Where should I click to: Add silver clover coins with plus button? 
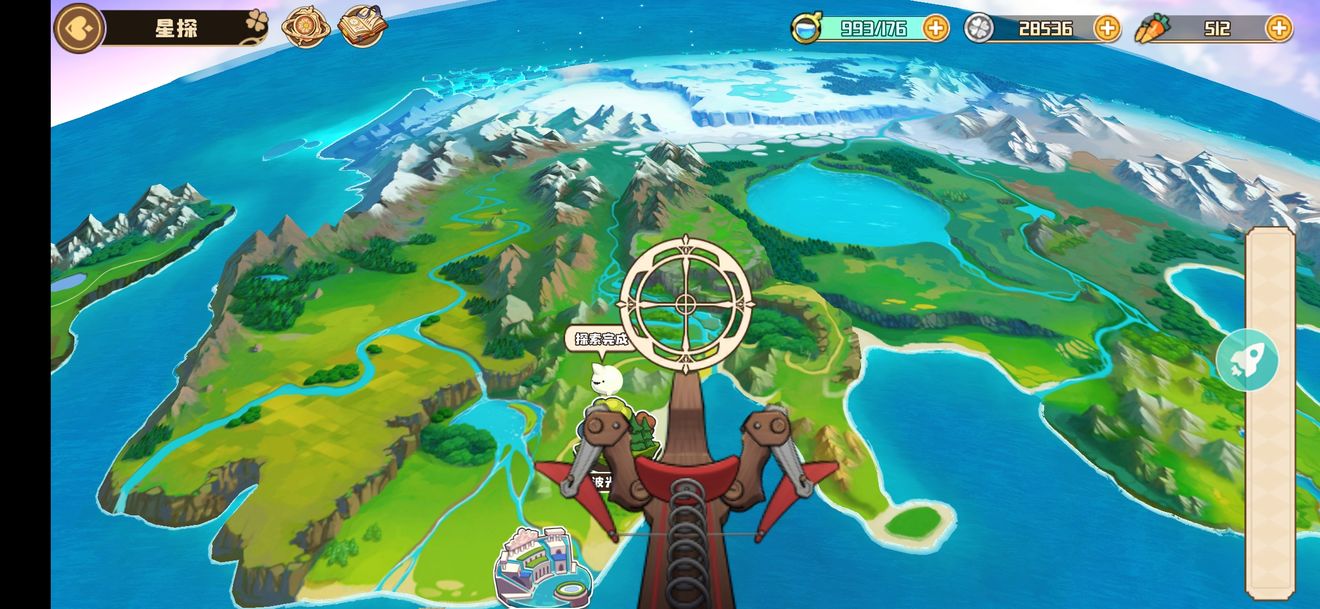1107,28
